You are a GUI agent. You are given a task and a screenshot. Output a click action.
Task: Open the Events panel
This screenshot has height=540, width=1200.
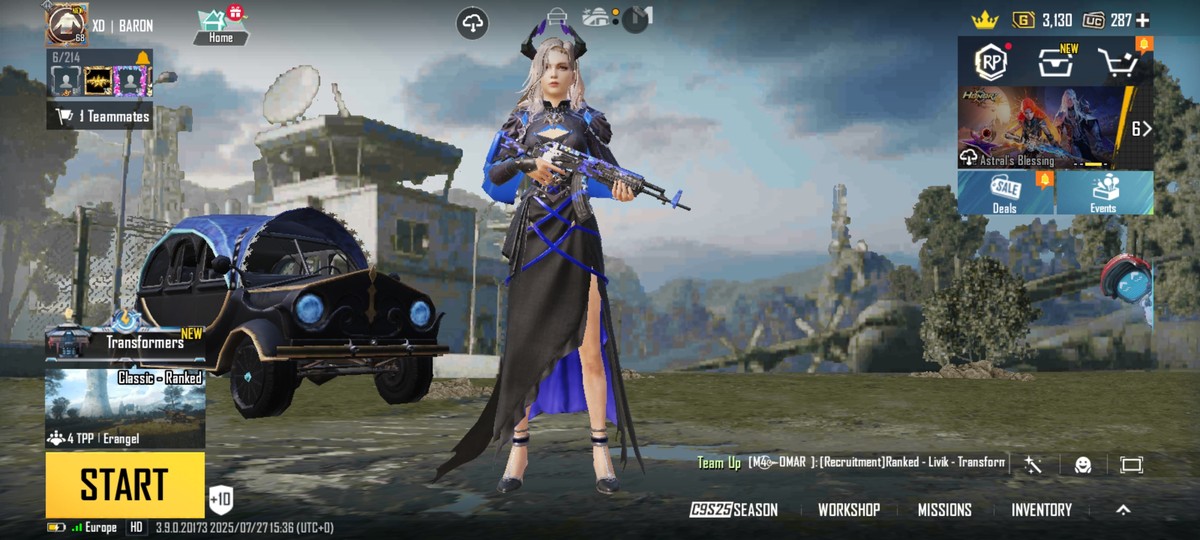pyautogui.click(x=1104, y=193)
